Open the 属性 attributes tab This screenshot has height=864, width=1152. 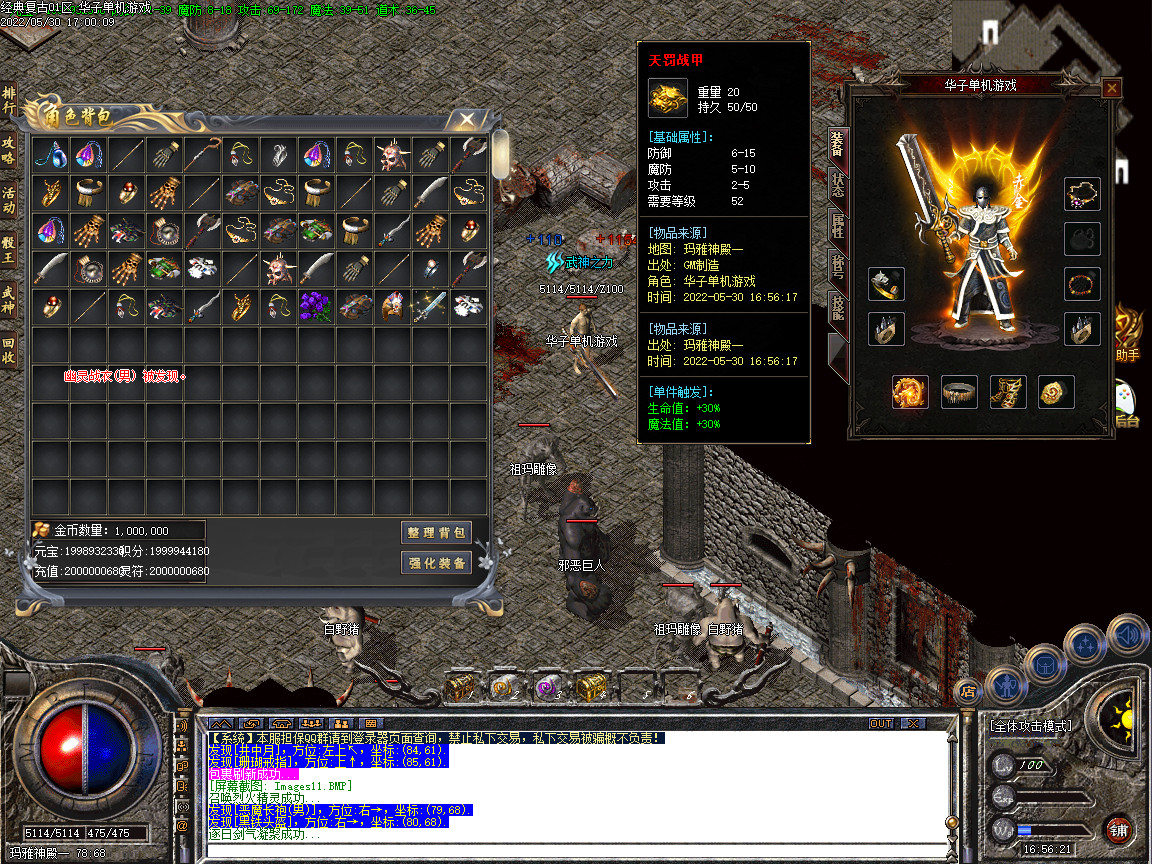(x=837, y=229)
